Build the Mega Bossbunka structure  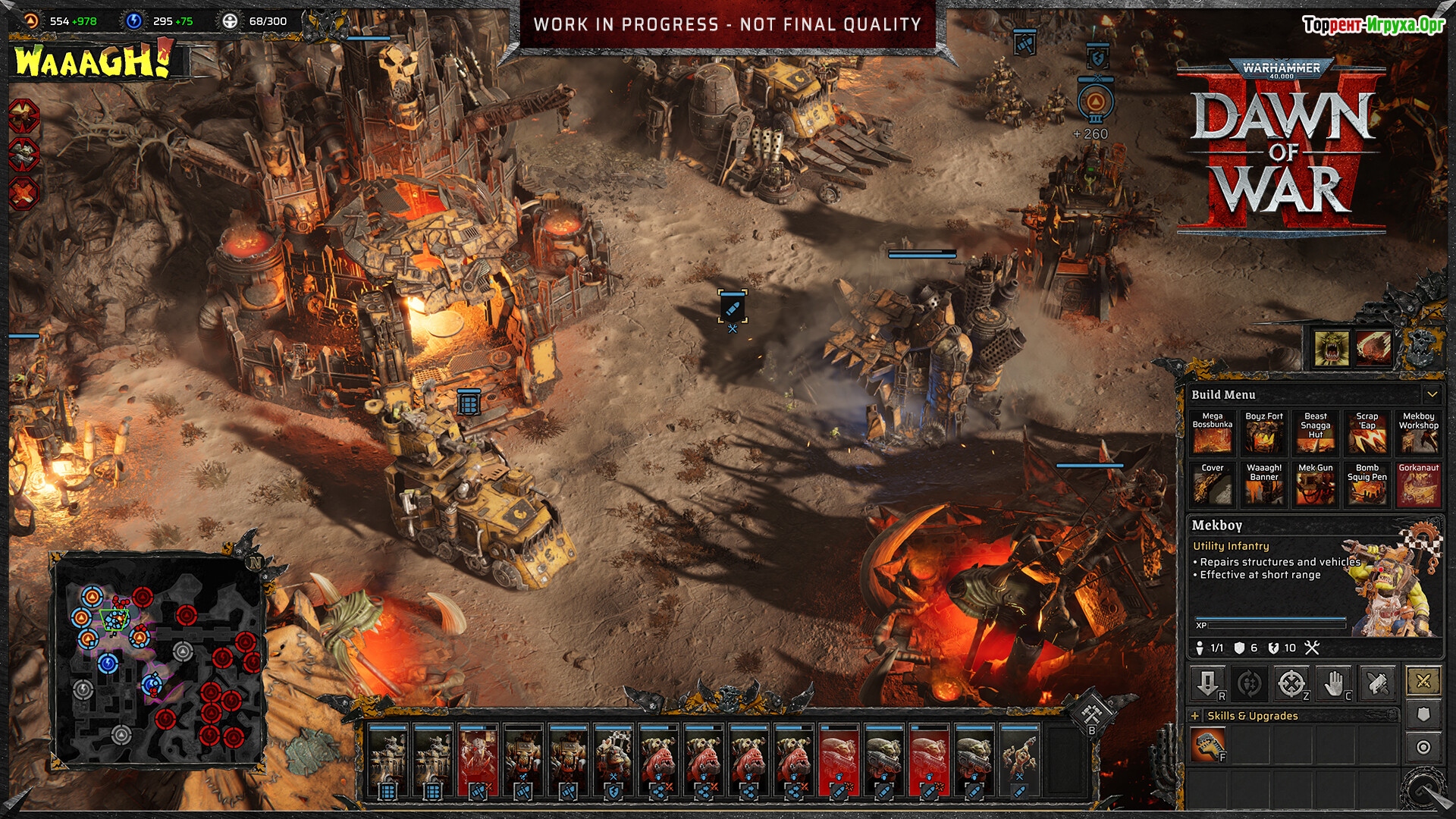point(1212,433)
